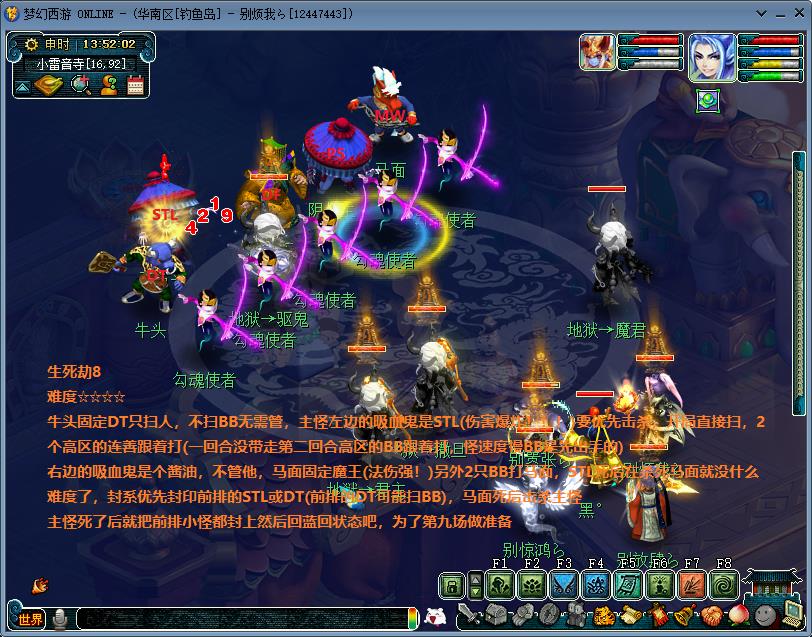Use the F5 scroll skill slot
The height and width of the screenshot is (637, 812).
coord(628,585)
